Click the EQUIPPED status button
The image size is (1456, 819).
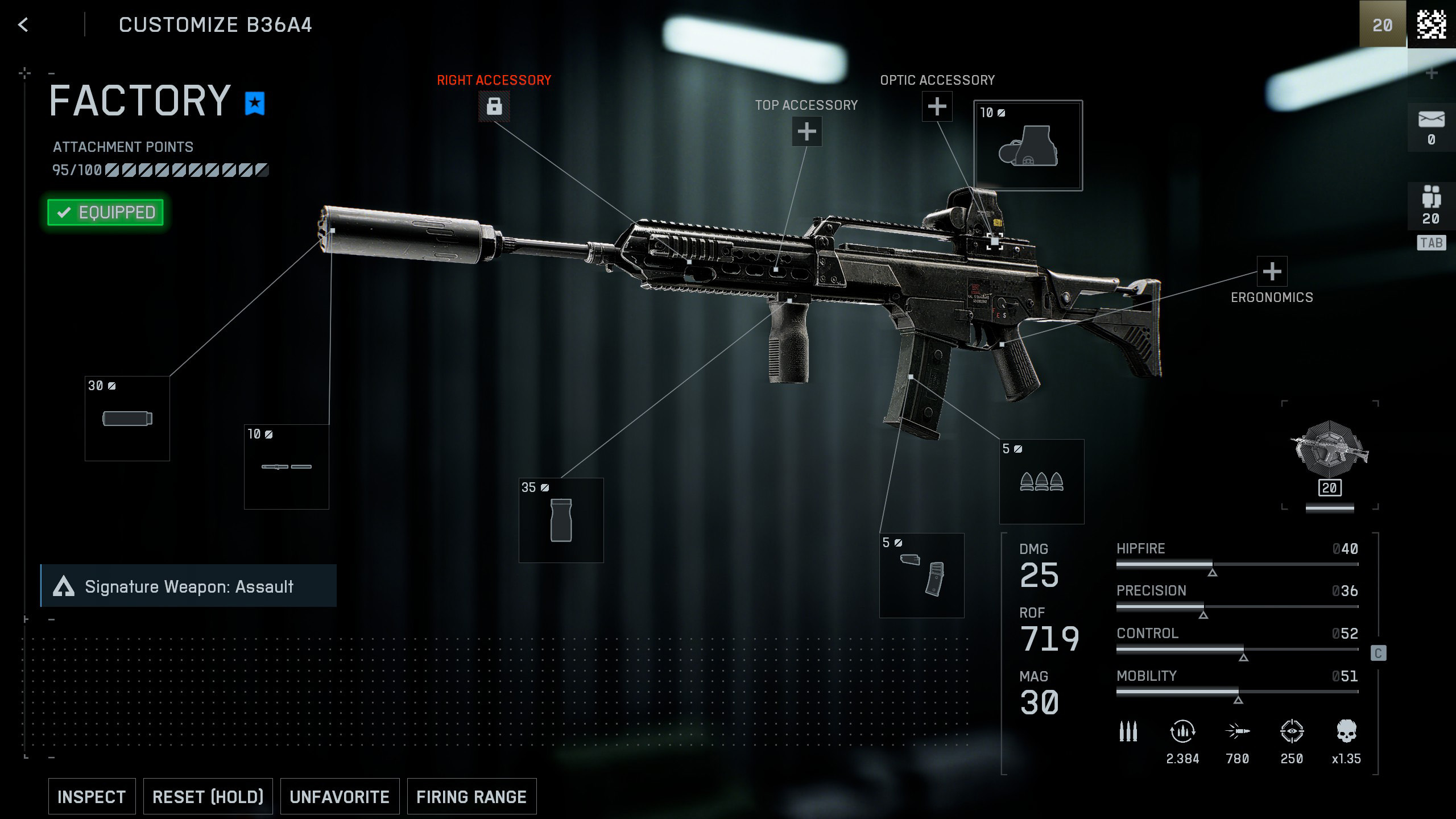point(105,213)
